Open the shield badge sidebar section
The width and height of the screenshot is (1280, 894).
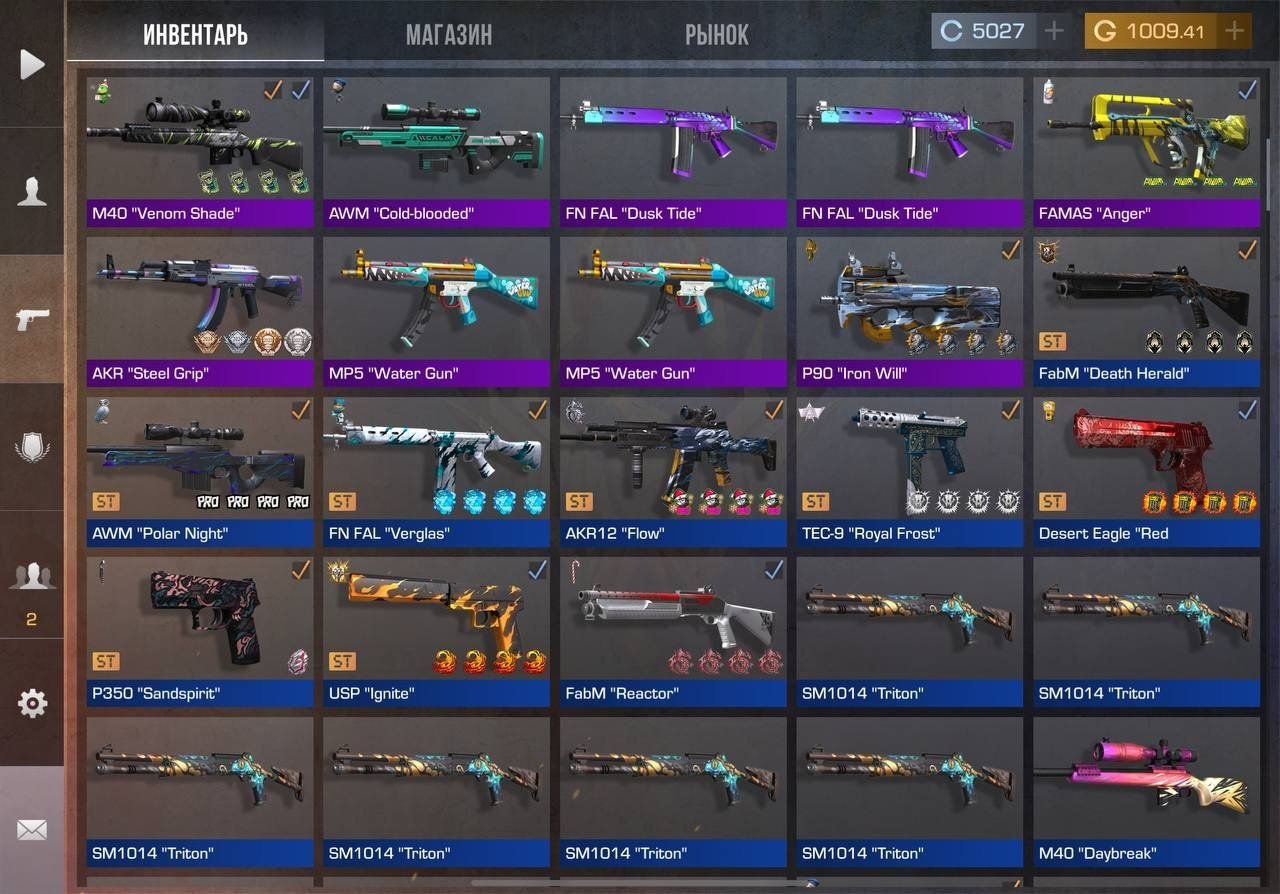[x=32, y=447]
